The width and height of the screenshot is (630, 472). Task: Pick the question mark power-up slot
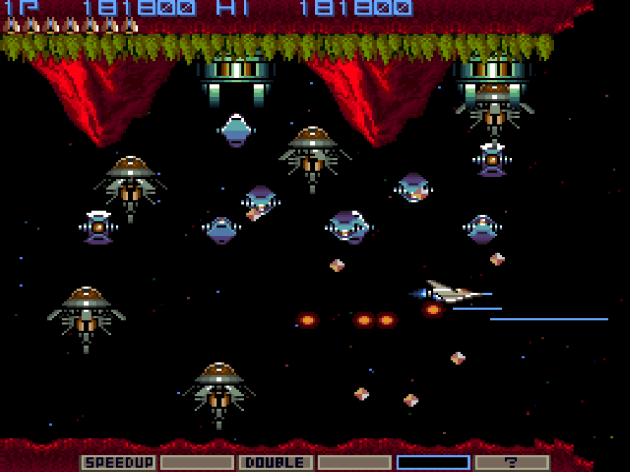(512, 463)
